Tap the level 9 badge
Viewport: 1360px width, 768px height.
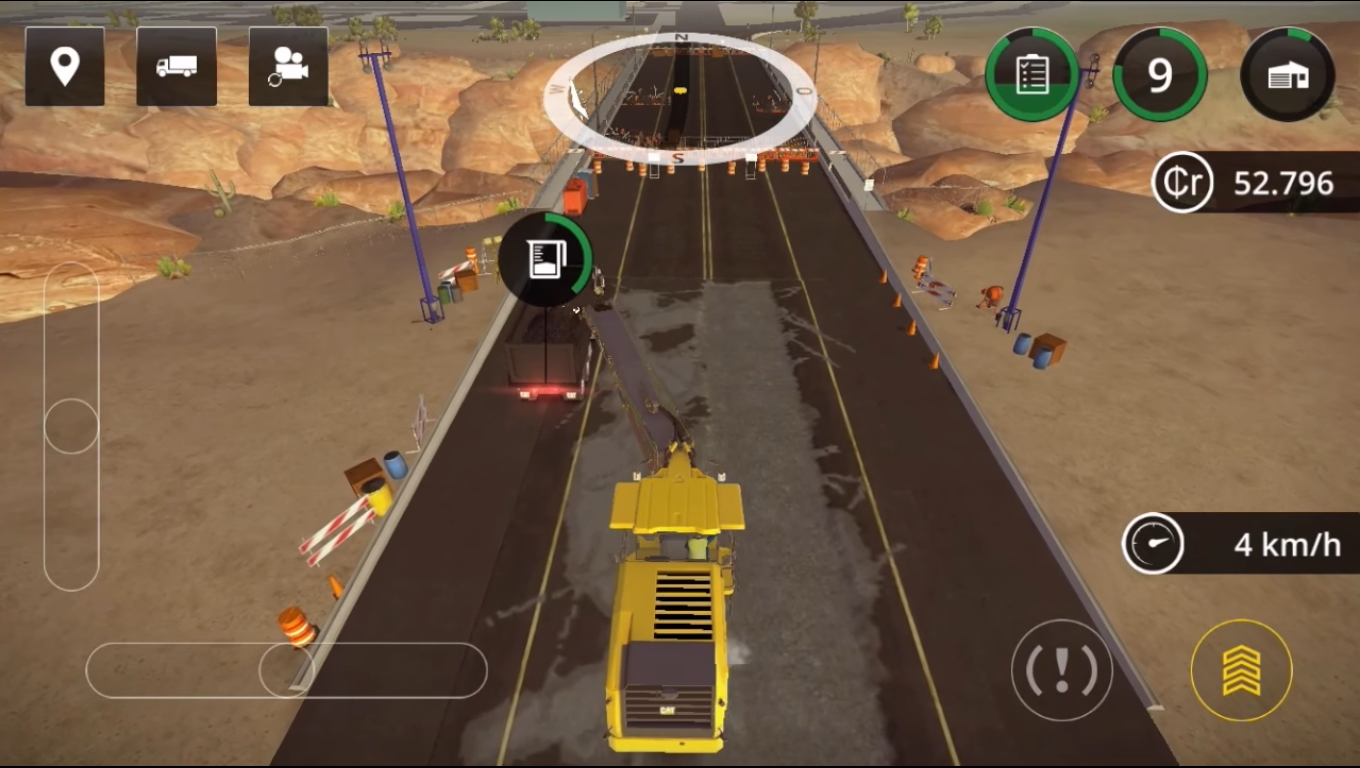1159,75
